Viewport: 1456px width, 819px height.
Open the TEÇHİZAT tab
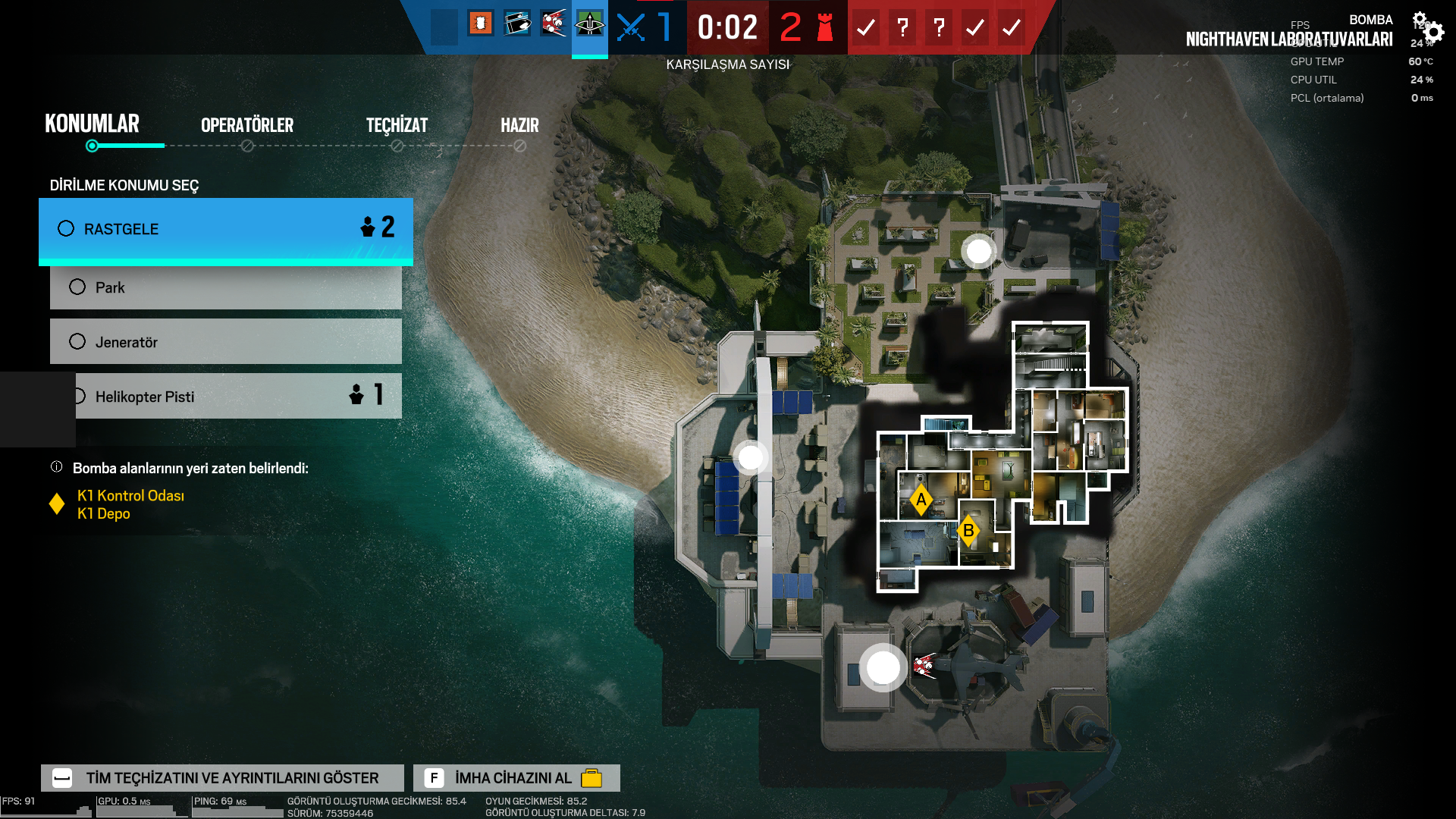pos(397,126)
